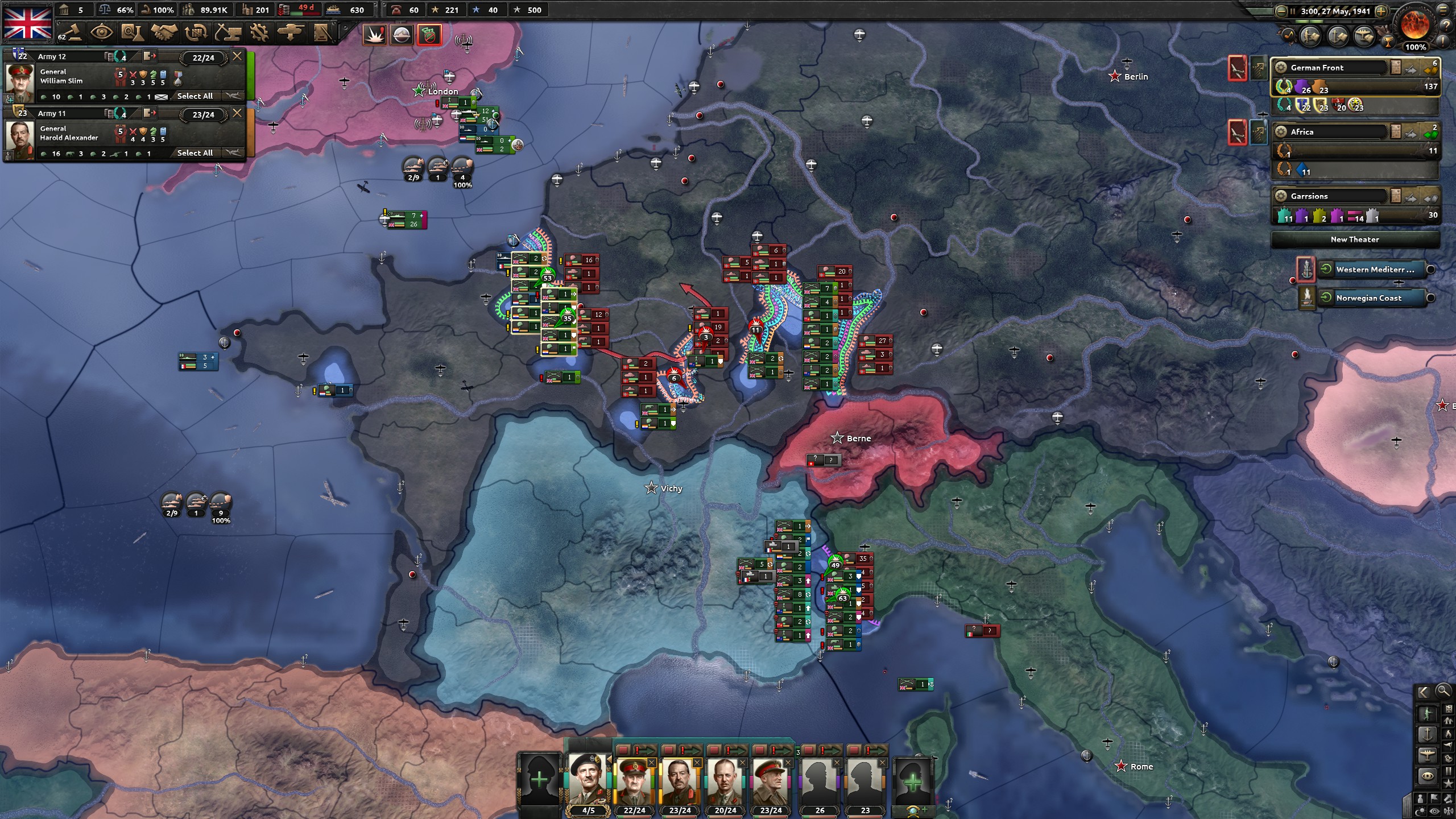Open German Front order of battle scroll icon
Screen dimensions: 1456x819
click(x=1396, y=67)
